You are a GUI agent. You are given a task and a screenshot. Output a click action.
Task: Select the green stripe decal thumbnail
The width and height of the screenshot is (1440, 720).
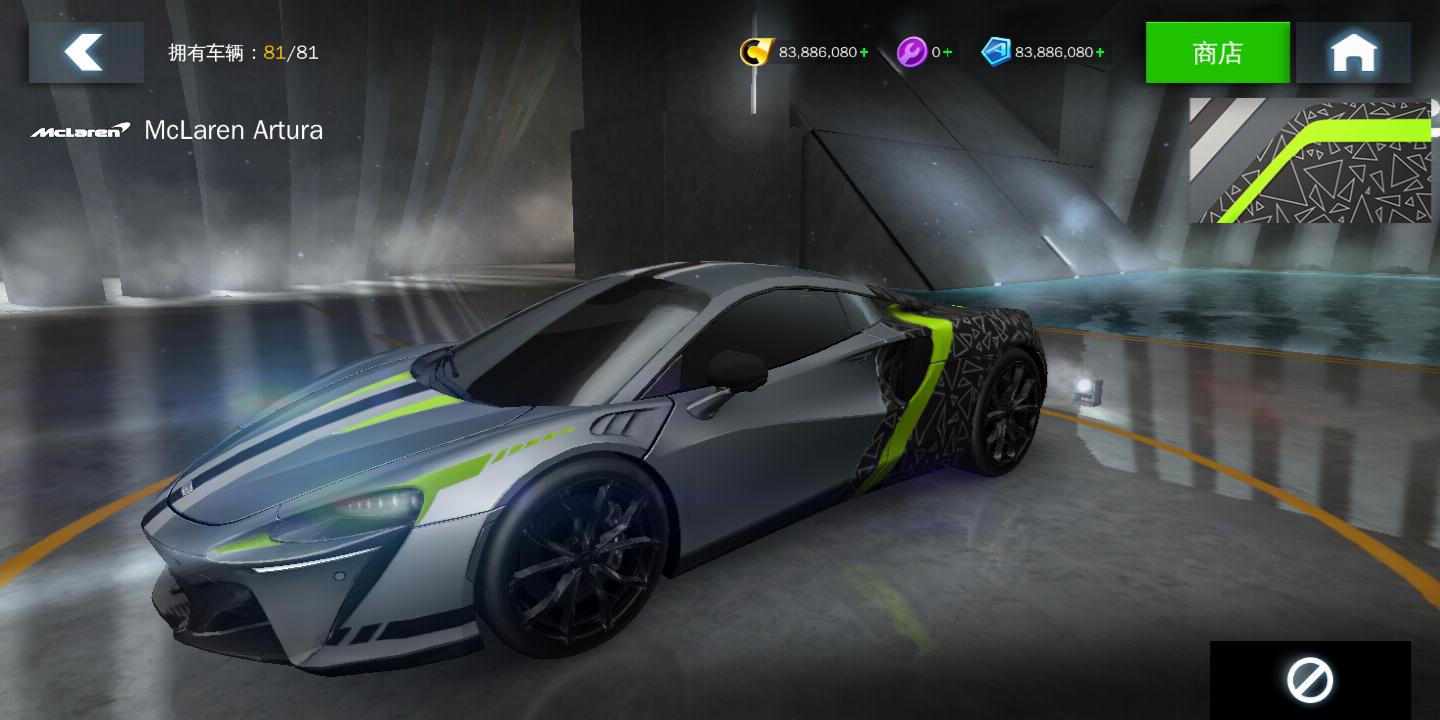pyautogui.click(x=1310, y=160)
